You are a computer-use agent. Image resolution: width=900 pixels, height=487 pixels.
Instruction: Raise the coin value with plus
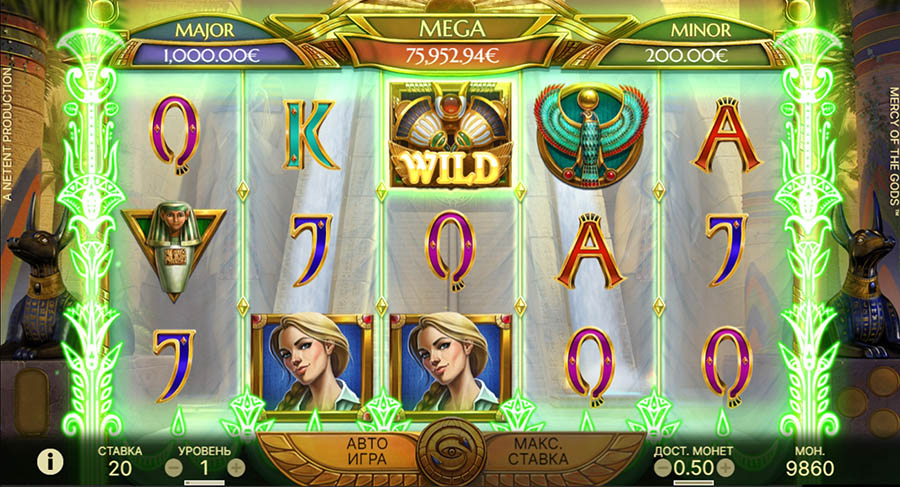(726, 467)
